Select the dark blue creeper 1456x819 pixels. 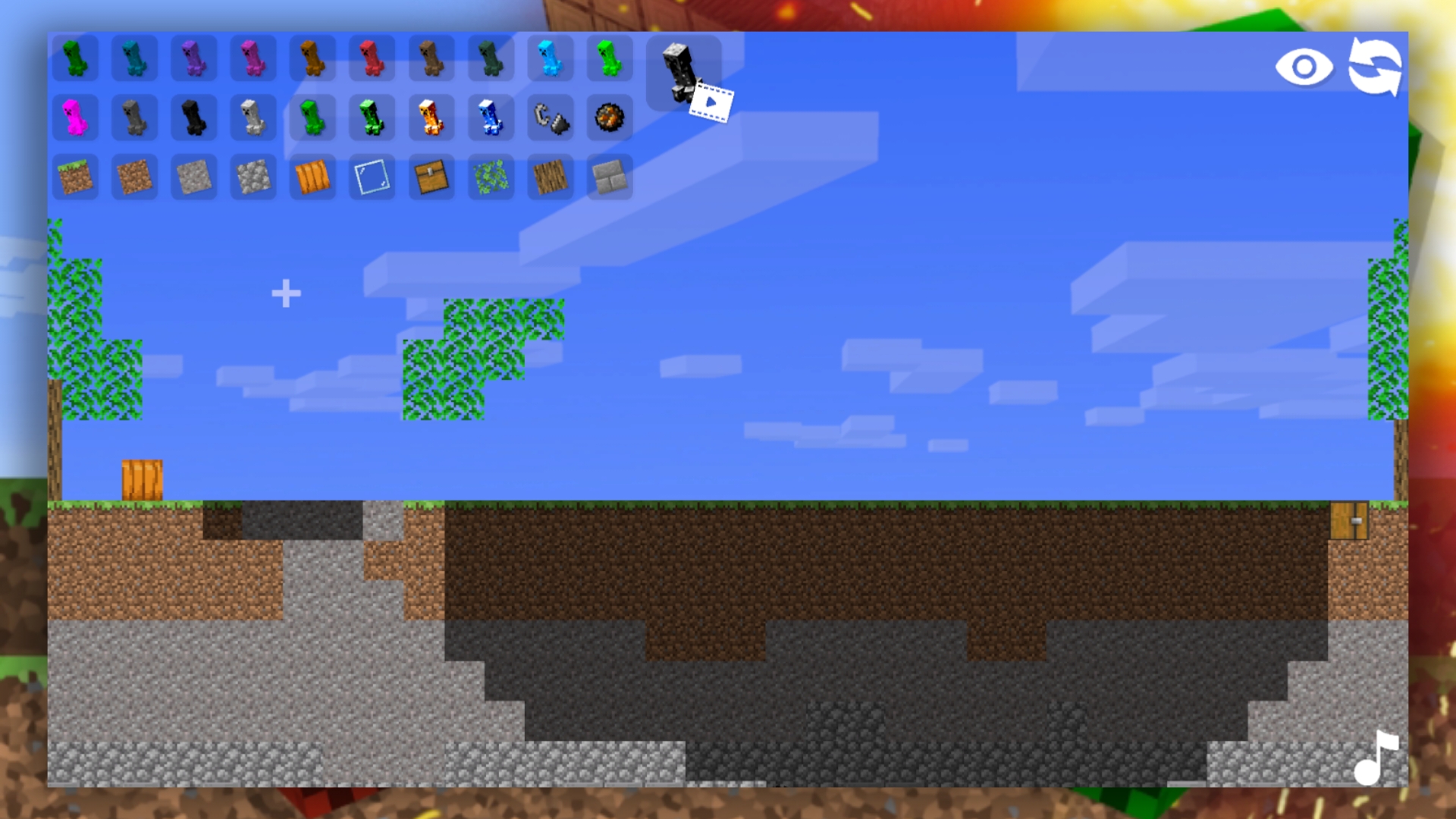[x=491, y=118]
